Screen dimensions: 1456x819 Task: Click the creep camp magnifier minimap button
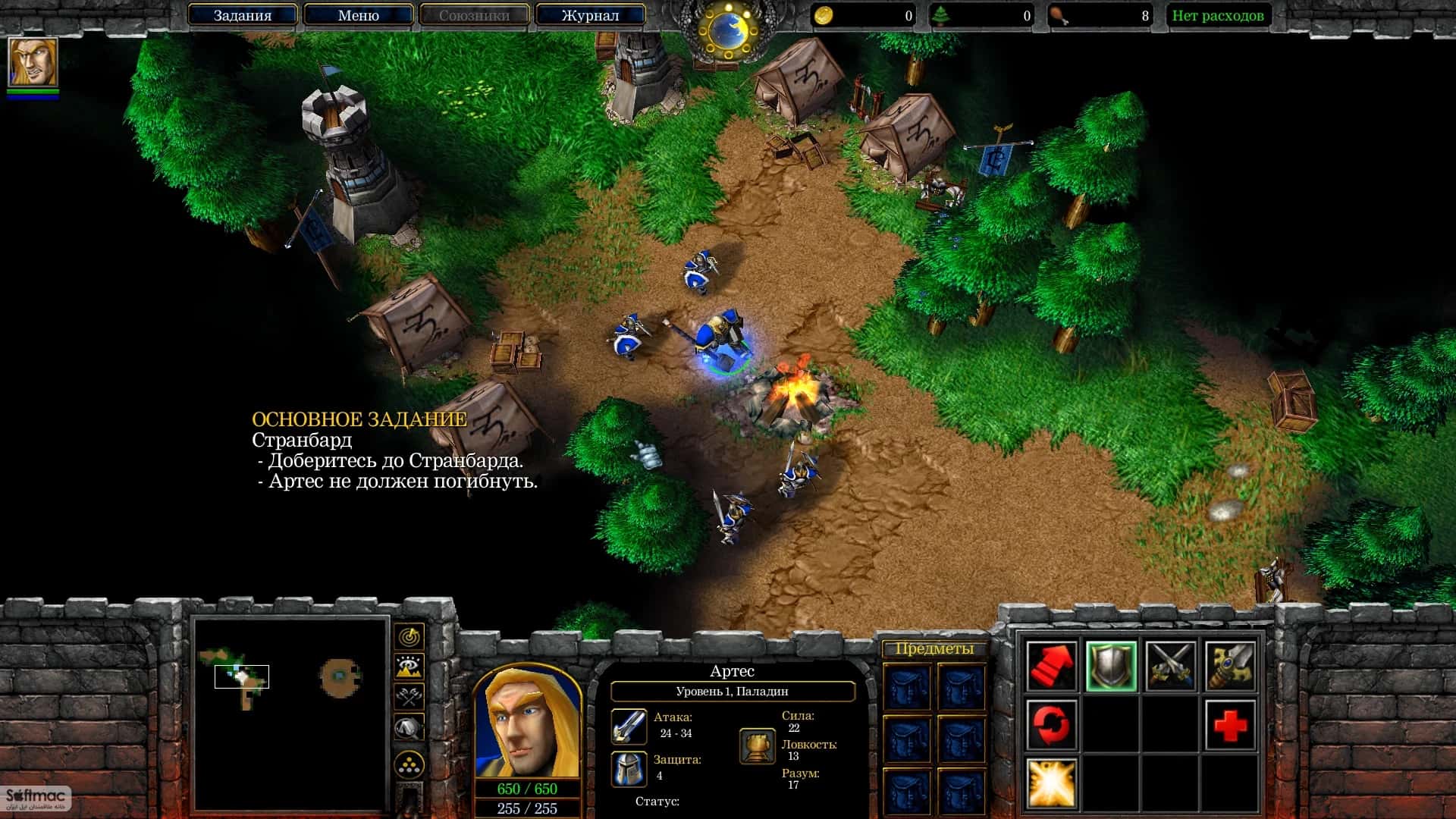pos(408,725)
